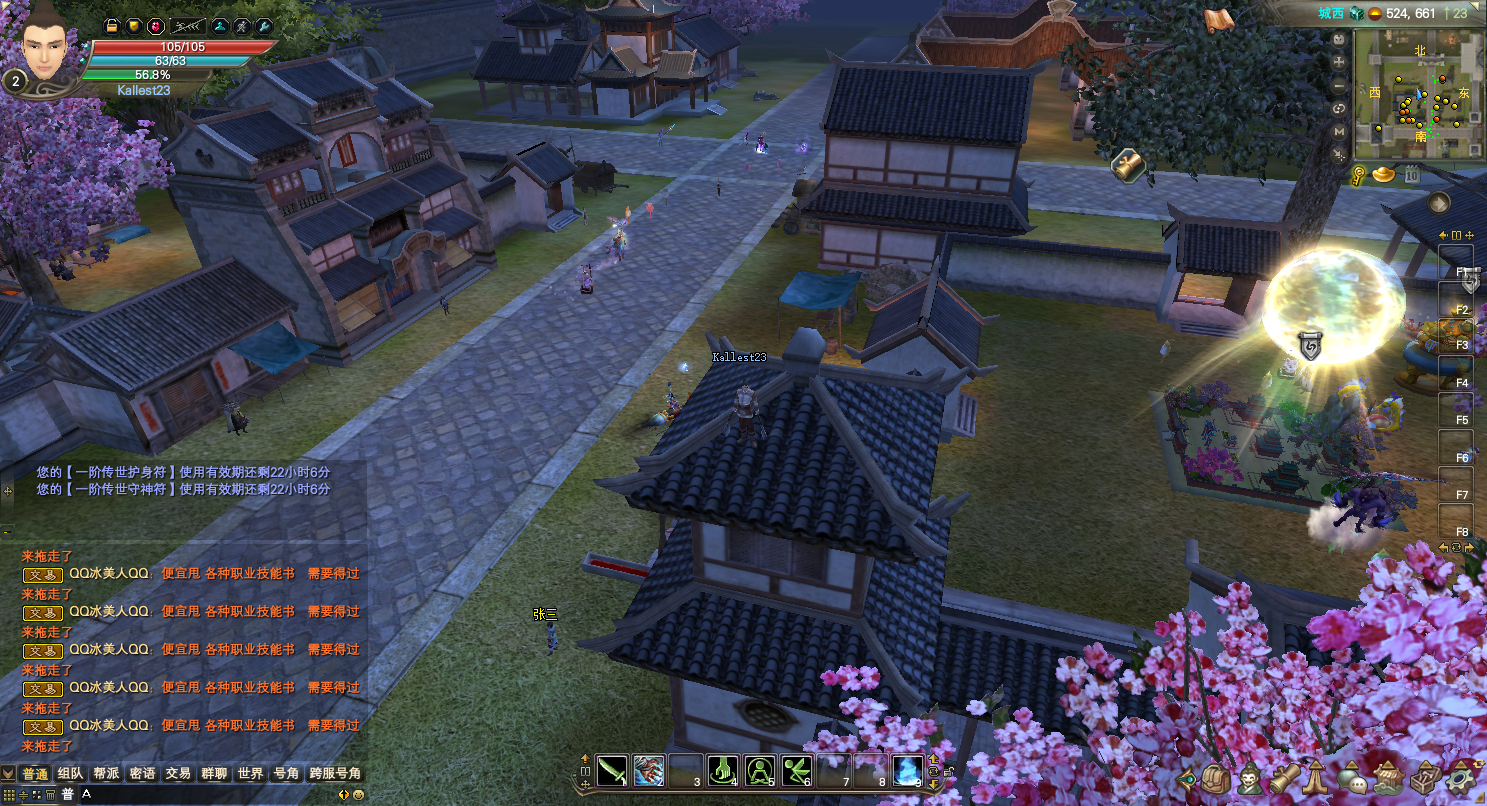
Task: Switch to the 组队 chat tab
Action: (71, 773)
